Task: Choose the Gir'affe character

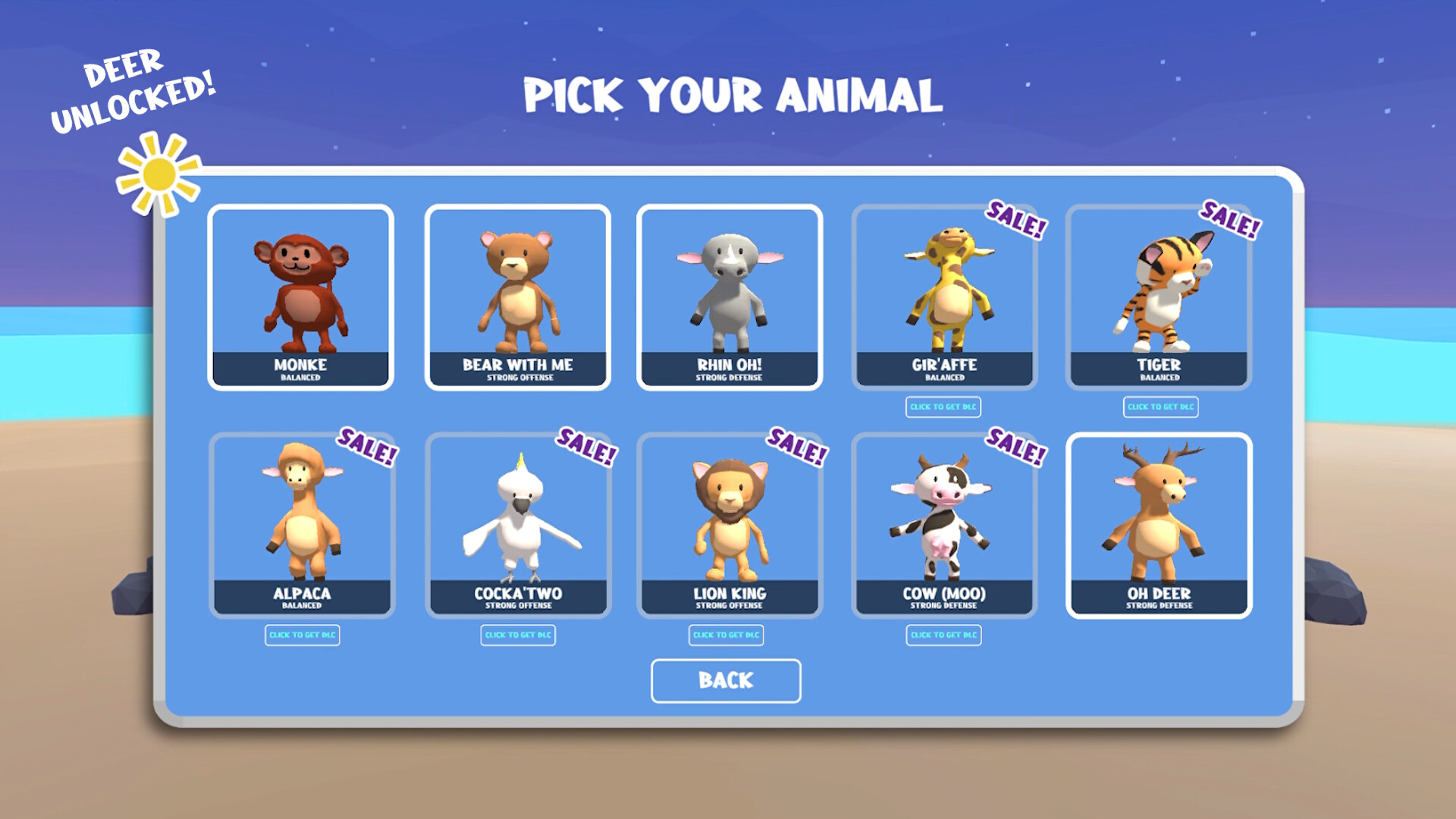Action: (943, 296)
